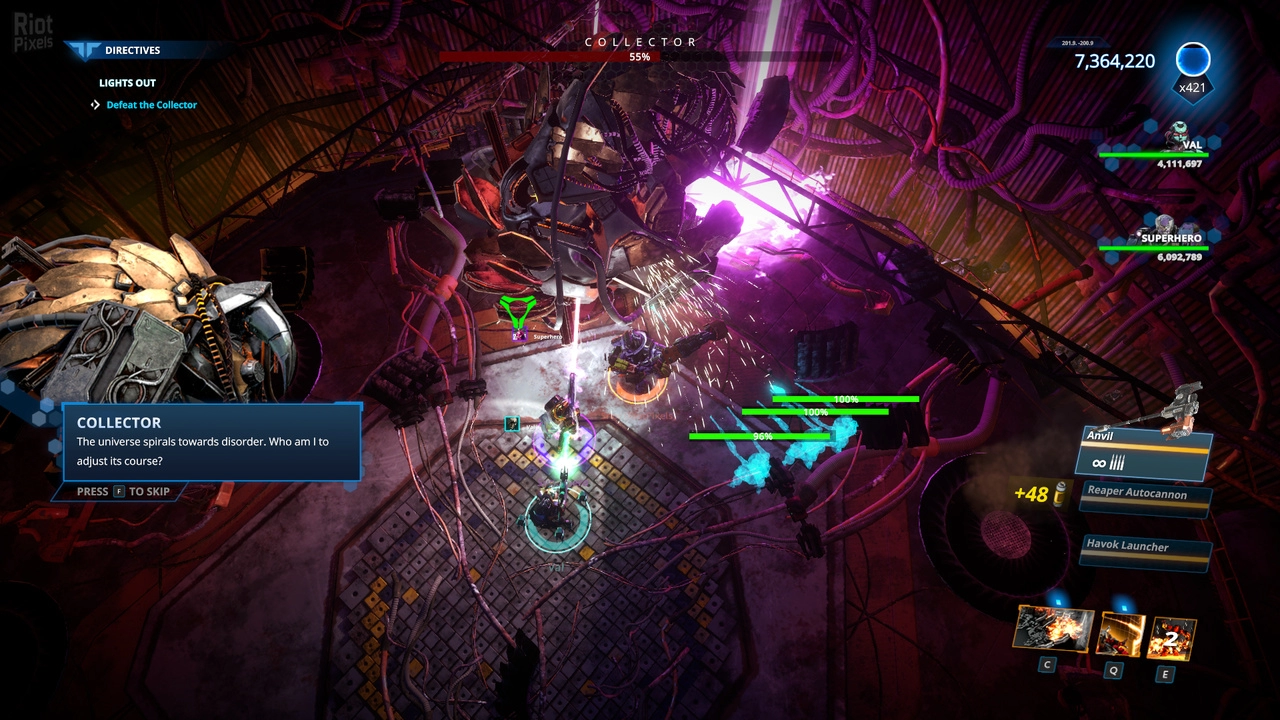Click the blue orb currency icon

tap(1192, 60)
